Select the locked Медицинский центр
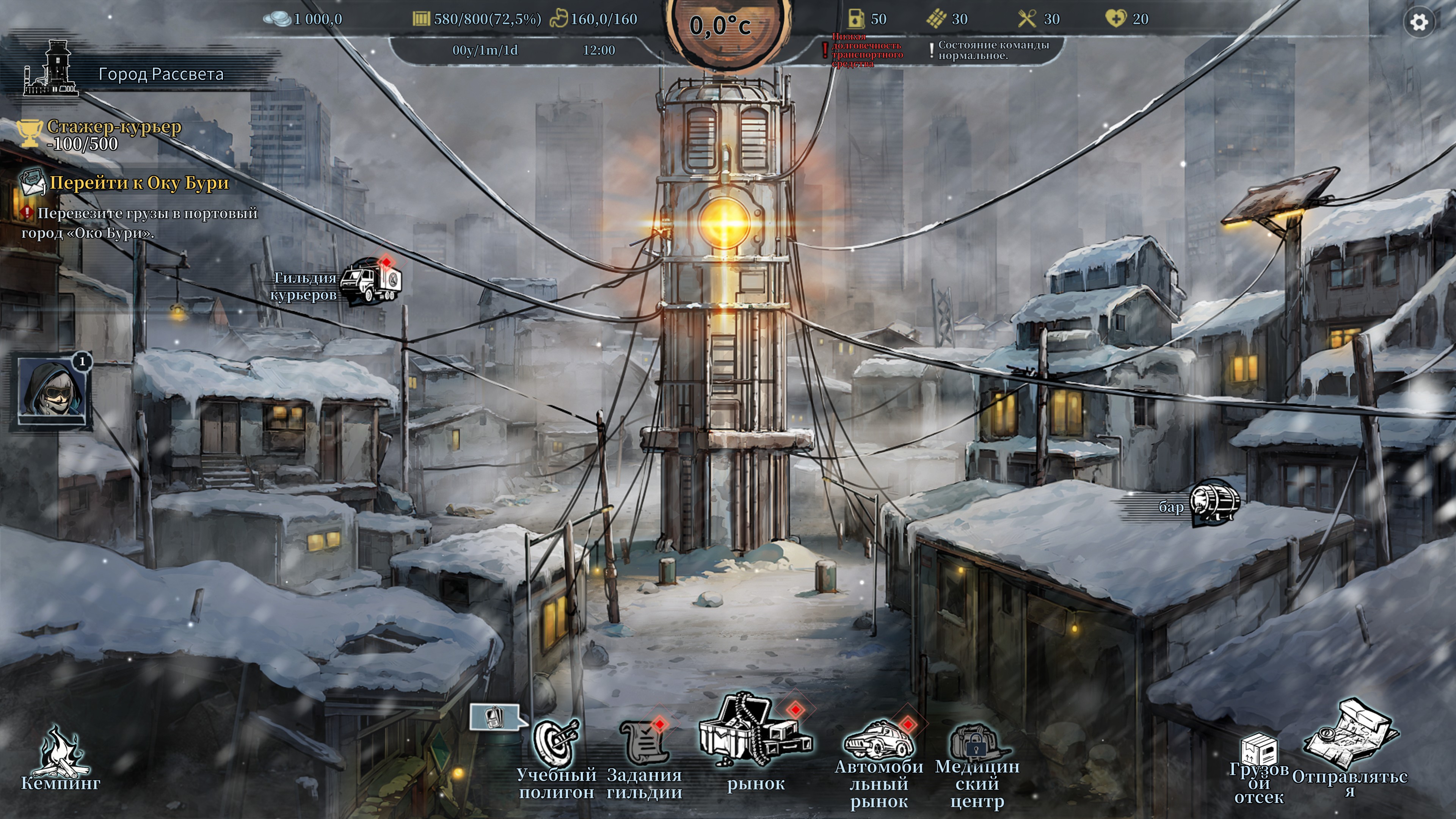1456x819 pixels. (x=977, y=745)
